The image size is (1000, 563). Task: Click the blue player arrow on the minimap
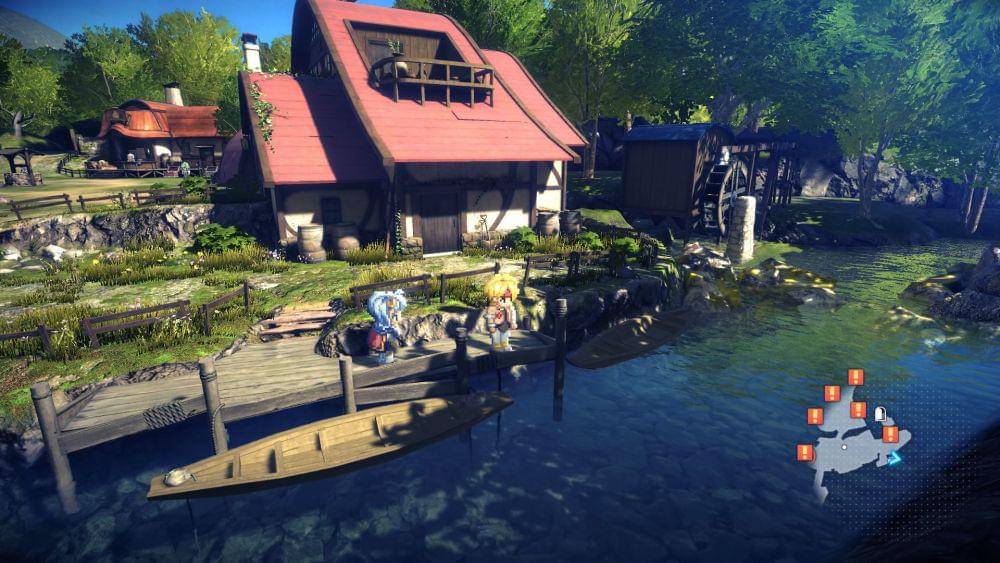(894, 457)
